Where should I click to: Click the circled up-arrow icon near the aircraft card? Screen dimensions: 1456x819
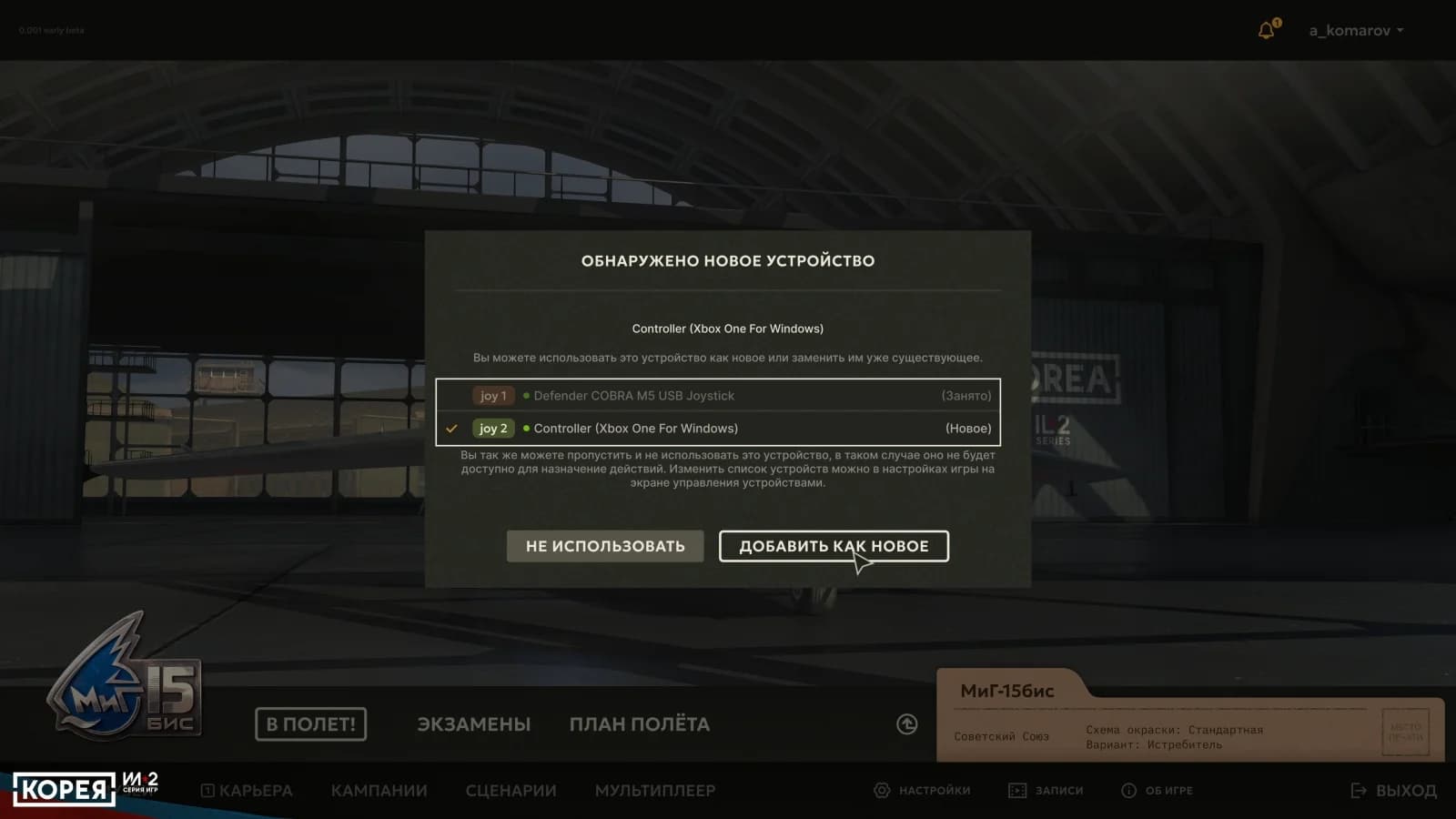[906, 723]
